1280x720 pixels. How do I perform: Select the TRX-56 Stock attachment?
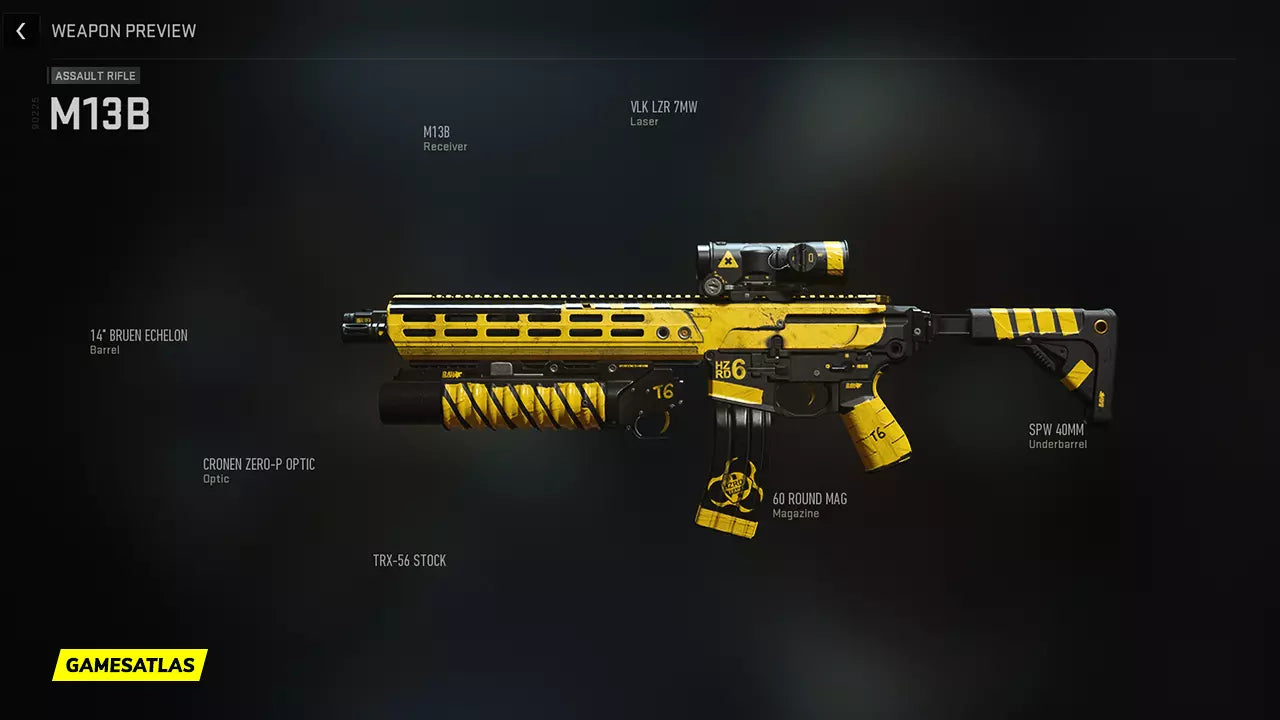[409, 561]
